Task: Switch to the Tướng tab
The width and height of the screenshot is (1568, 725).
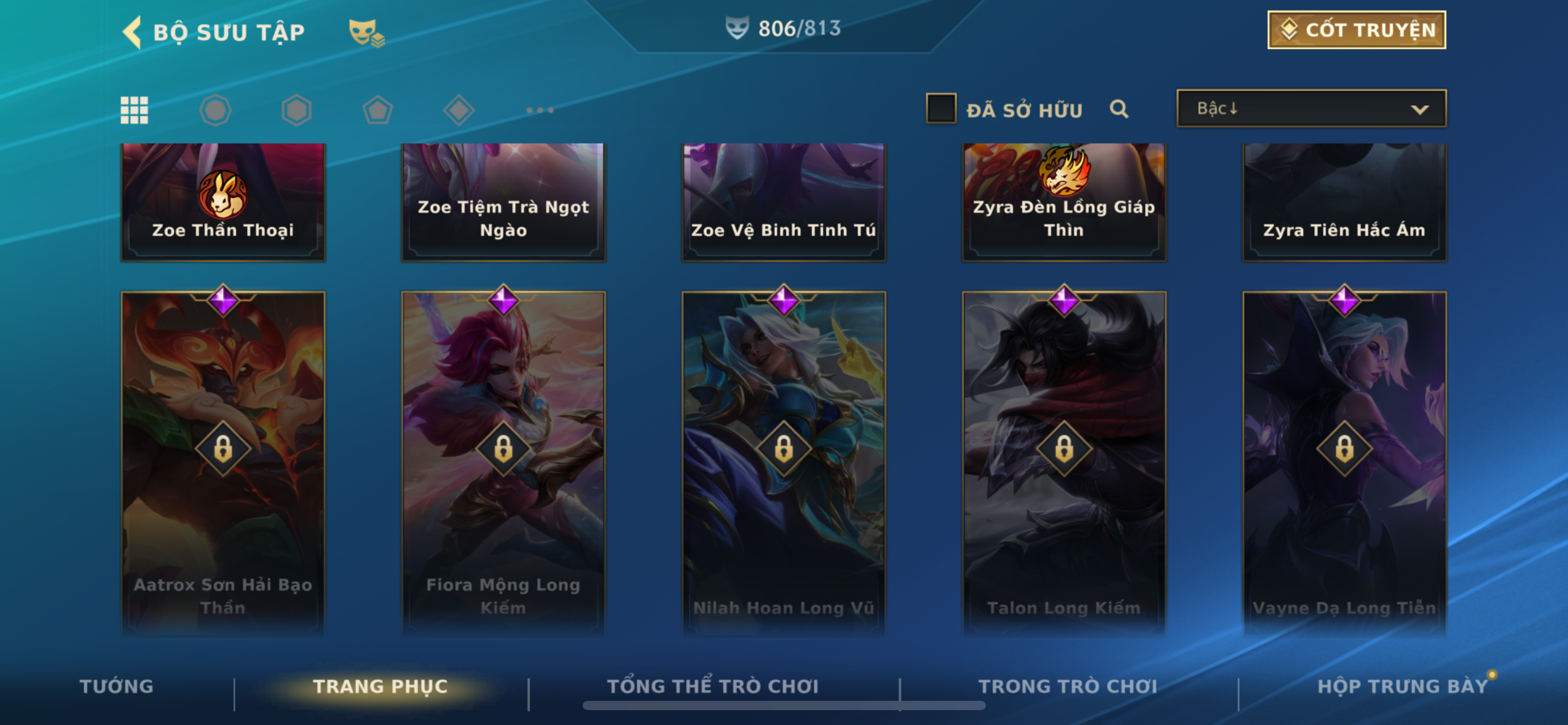Action: coord(116,686)
